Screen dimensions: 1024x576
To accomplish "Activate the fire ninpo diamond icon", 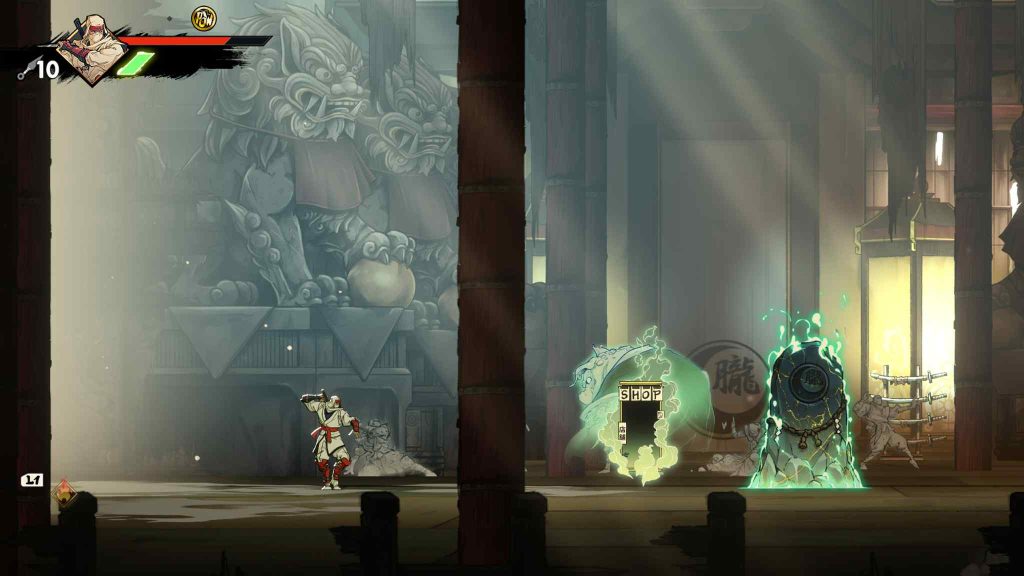I will (65, 493).
